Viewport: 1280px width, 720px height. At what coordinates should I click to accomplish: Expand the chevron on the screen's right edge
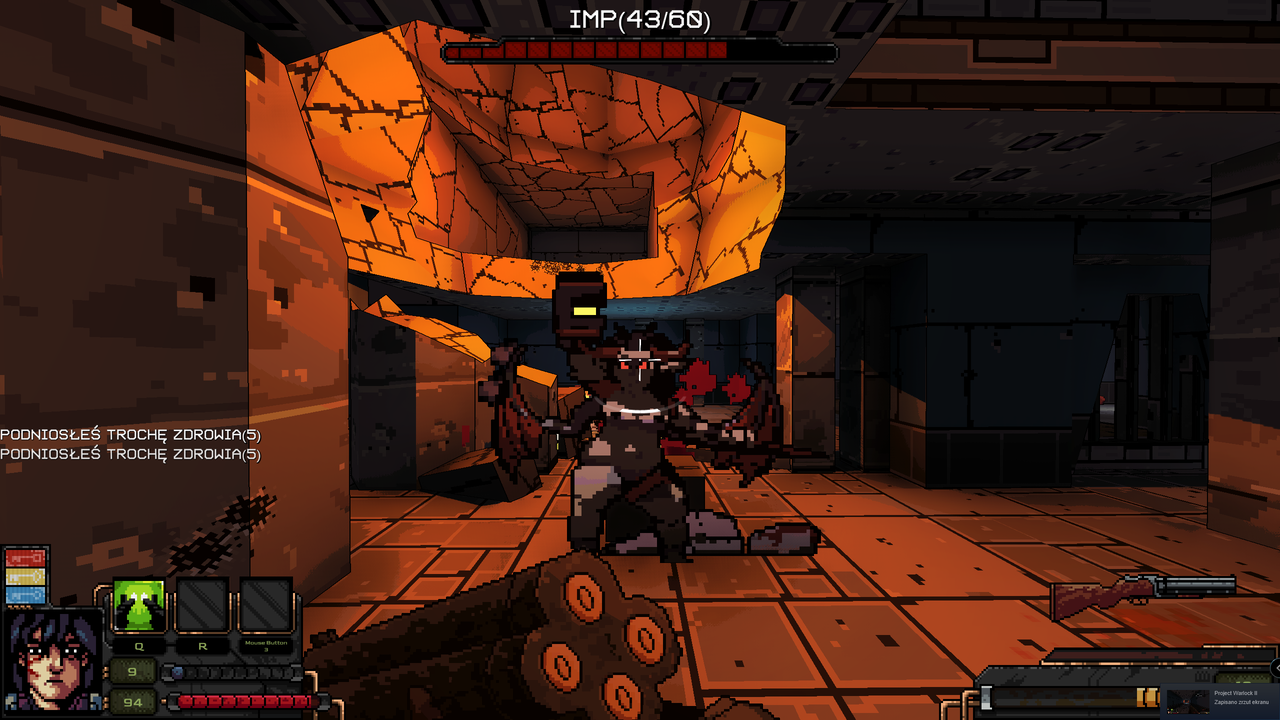pos(1277,668)
